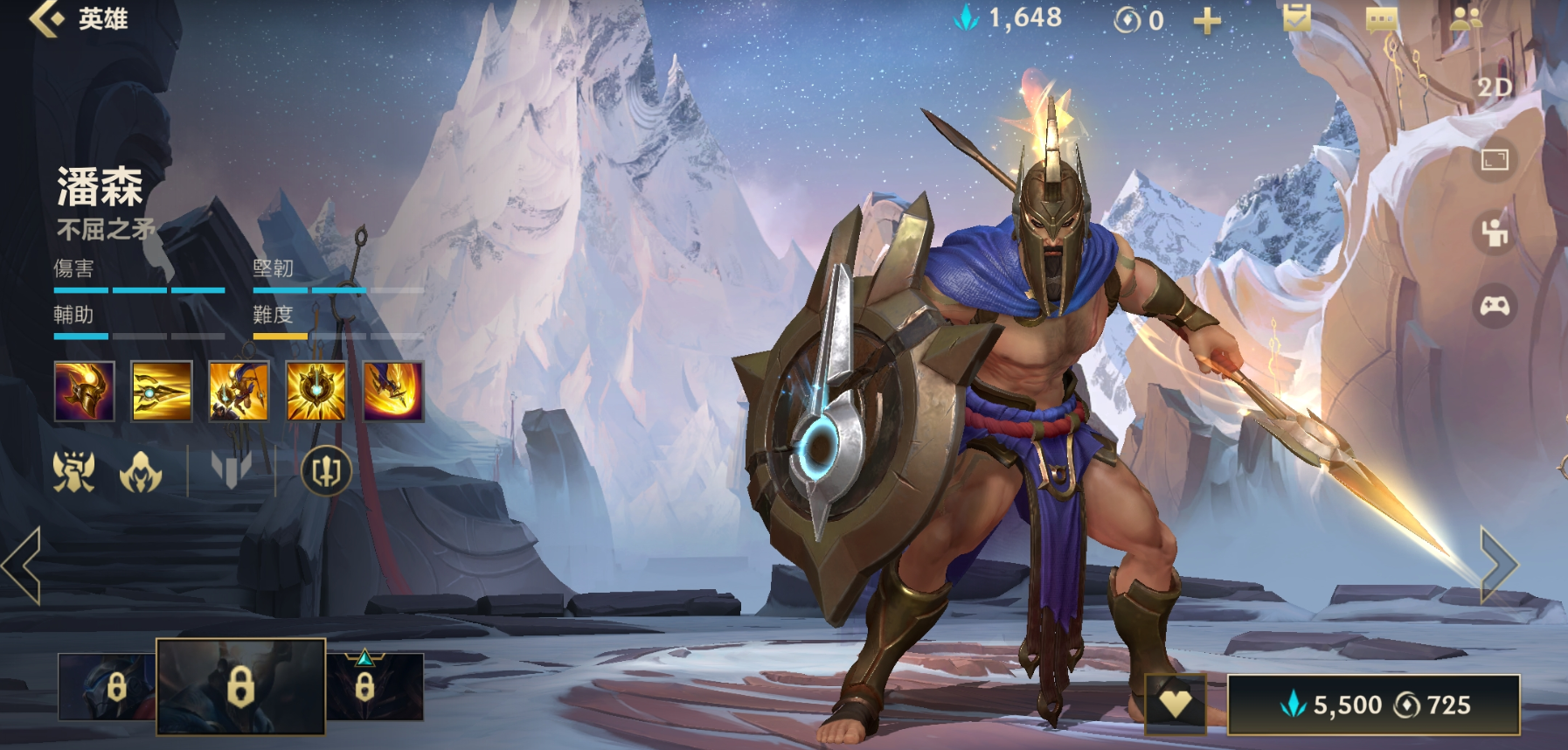
Task: Select the locked blue armored skin thumbnail
Action: coord(107,687)
